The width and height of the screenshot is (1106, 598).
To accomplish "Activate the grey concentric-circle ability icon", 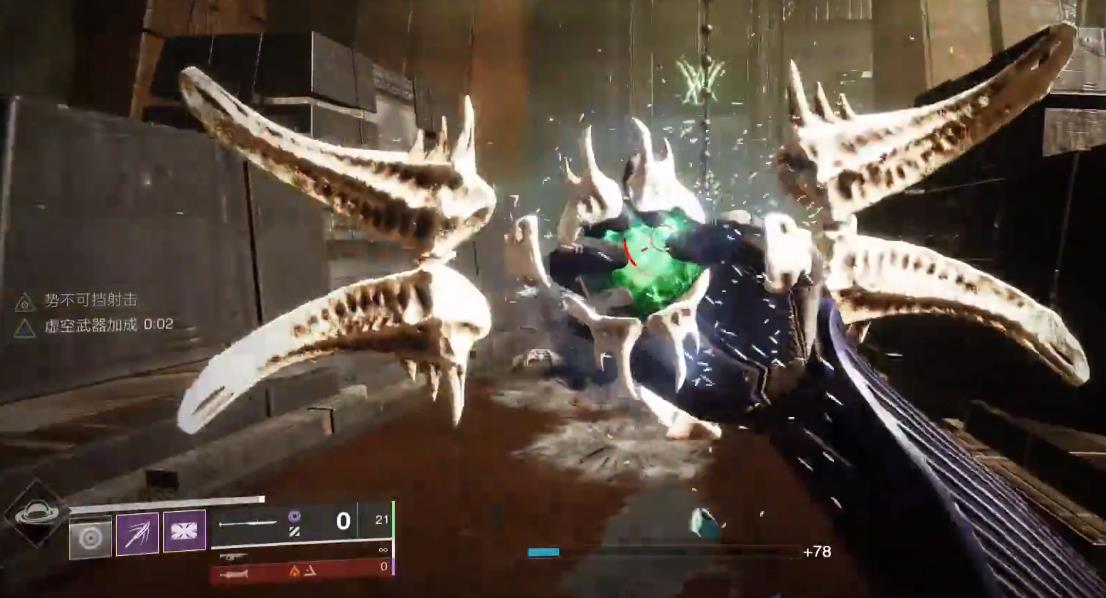I will (x=90, y=538).
